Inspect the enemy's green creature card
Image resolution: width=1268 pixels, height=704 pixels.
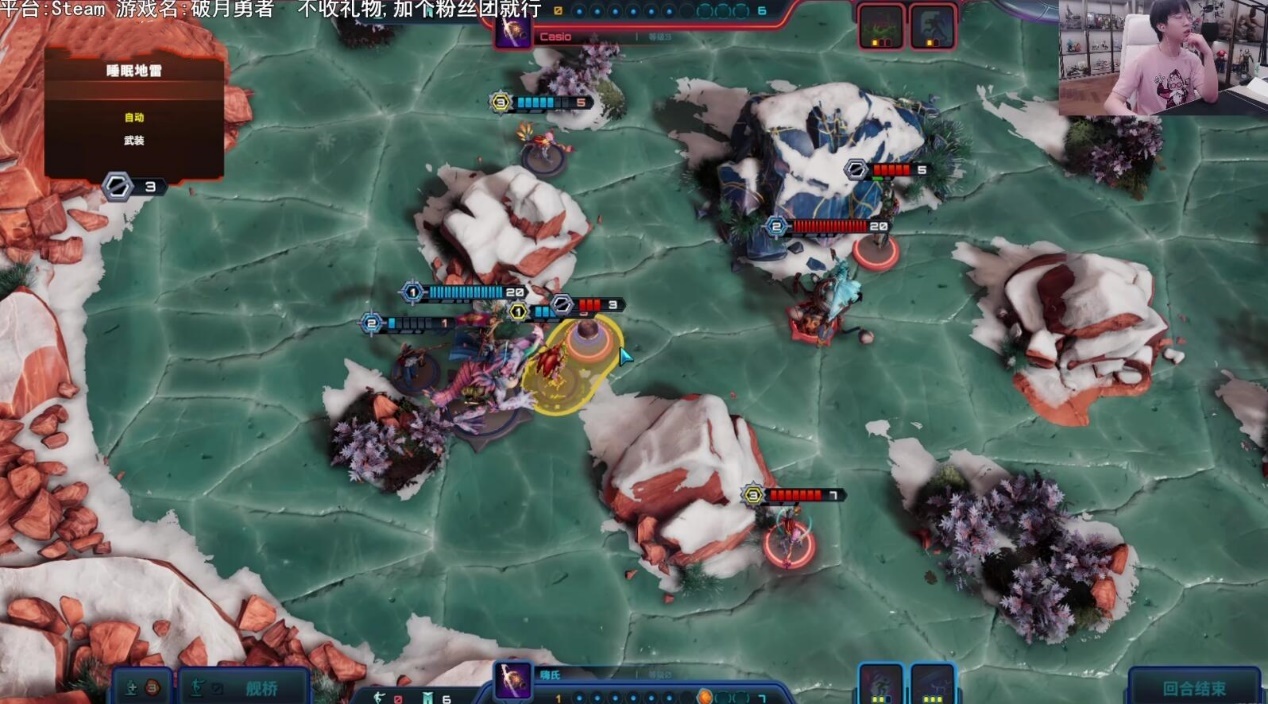coord(881,26)
